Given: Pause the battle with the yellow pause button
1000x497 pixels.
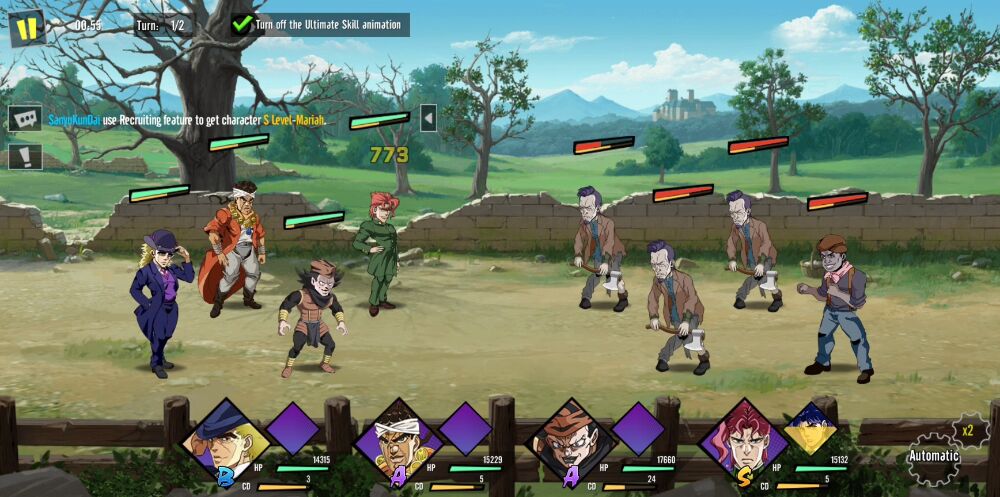Looking at the screenshot, I should point(27,28).
